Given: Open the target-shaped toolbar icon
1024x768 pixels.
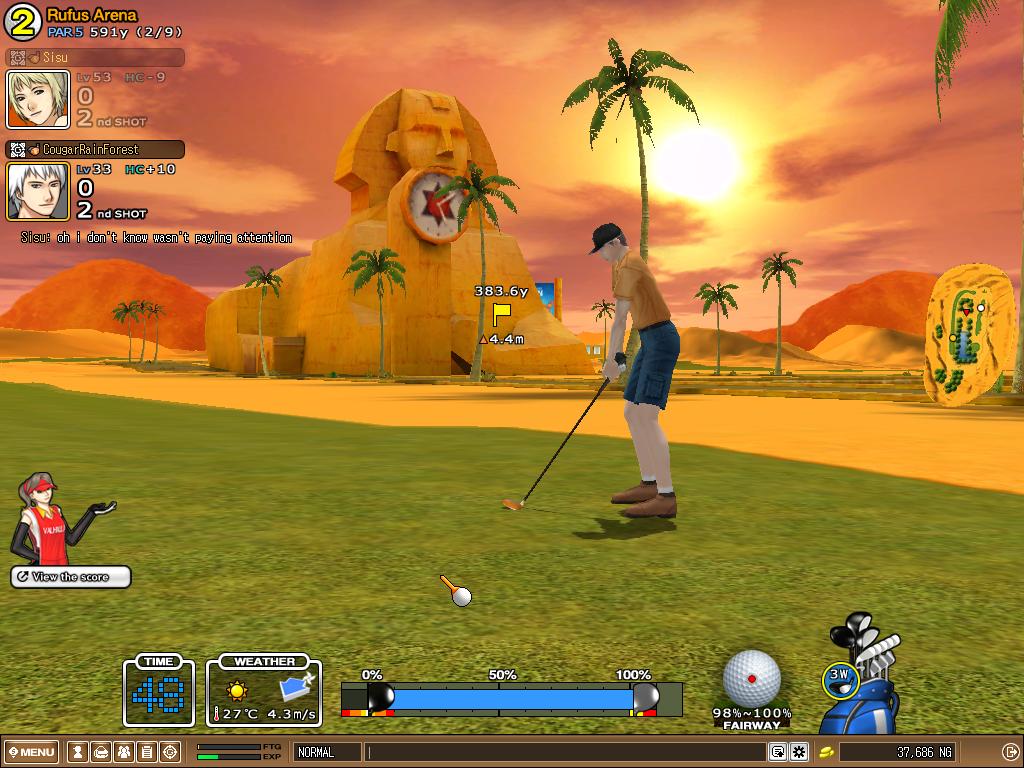Looking at the screenshot, I should coord(170,752).
